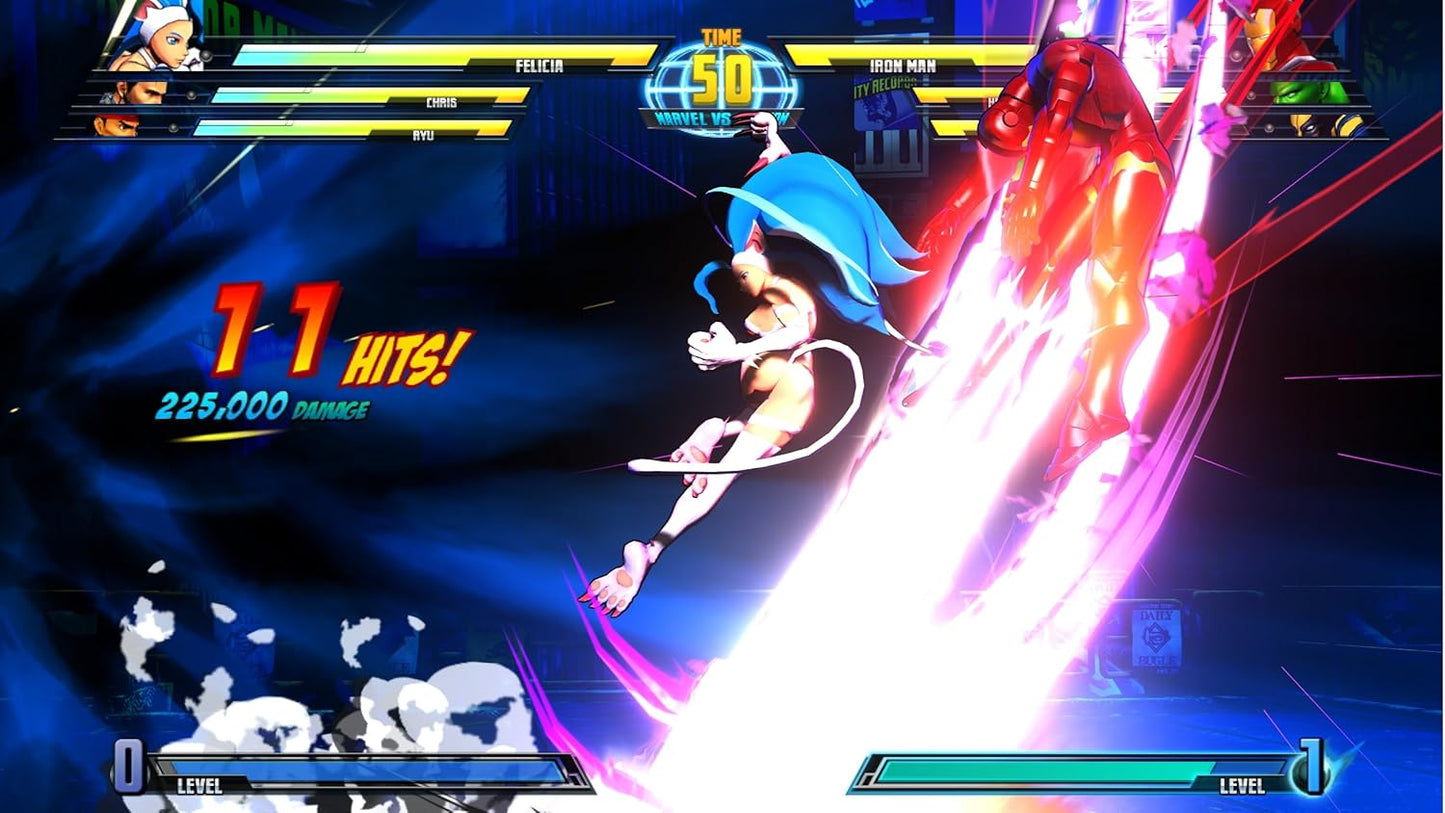Click the 50 on the round timer

(x=723, y=76)
